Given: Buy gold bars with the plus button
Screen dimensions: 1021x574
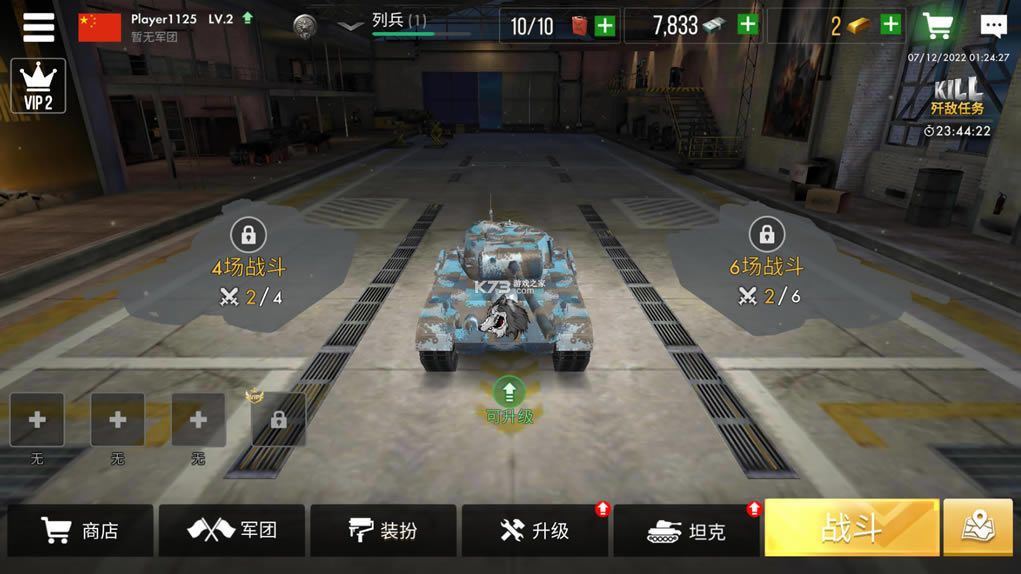Looking at the screenshot, I should pos(890,26).
